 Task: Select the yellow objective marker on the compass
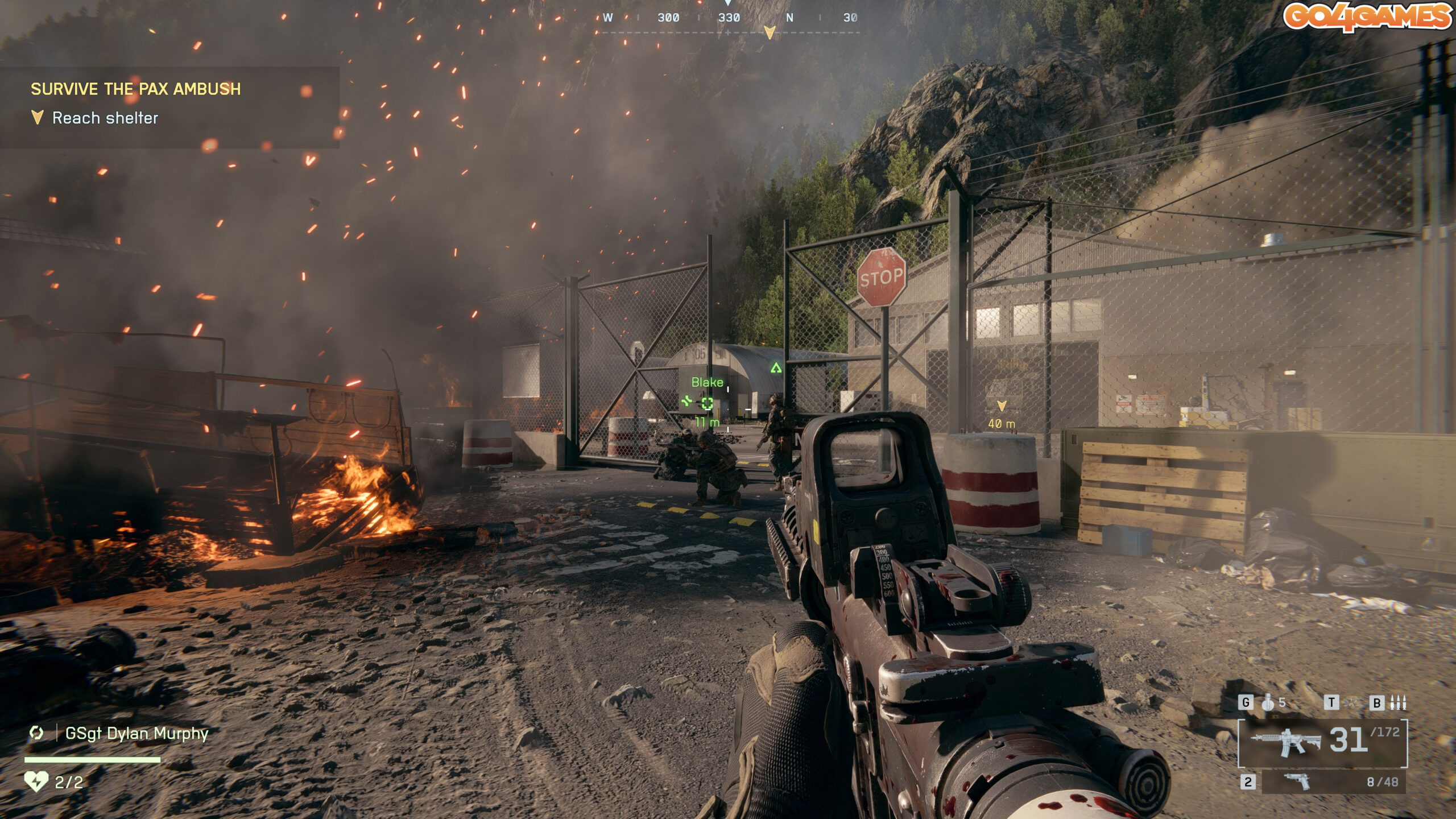click(770, 32)
